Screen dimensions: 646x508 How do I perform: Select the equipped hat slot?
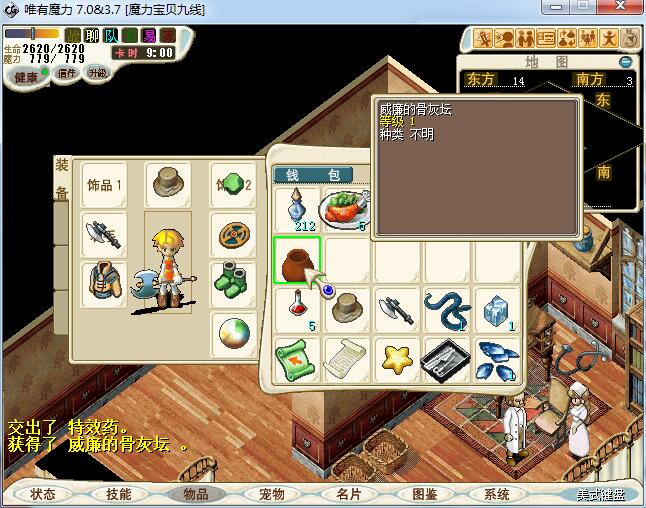tap(168, 183)
